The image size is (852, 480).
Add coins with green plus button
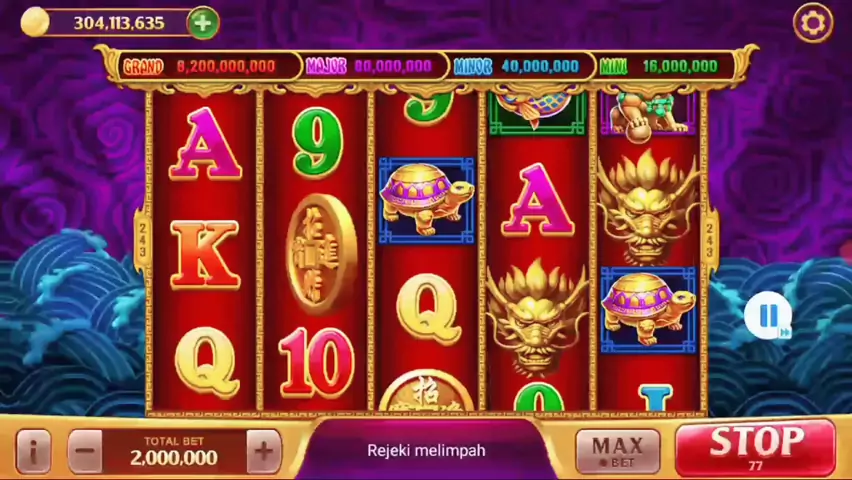pos(202,22)
